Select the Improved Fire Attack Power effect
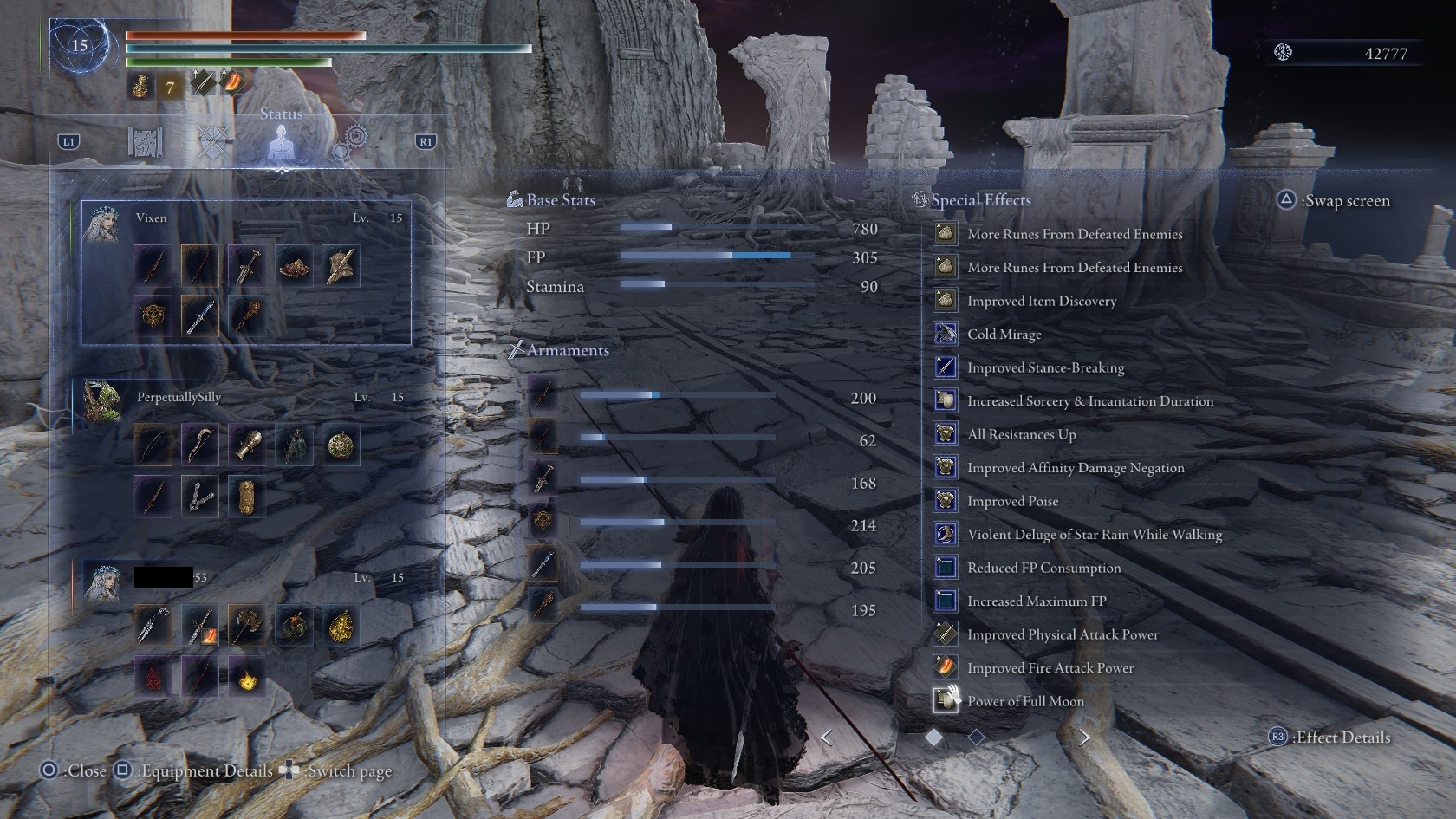Viewport: 1456px width, 819px height. click(x=1050, y=668)
